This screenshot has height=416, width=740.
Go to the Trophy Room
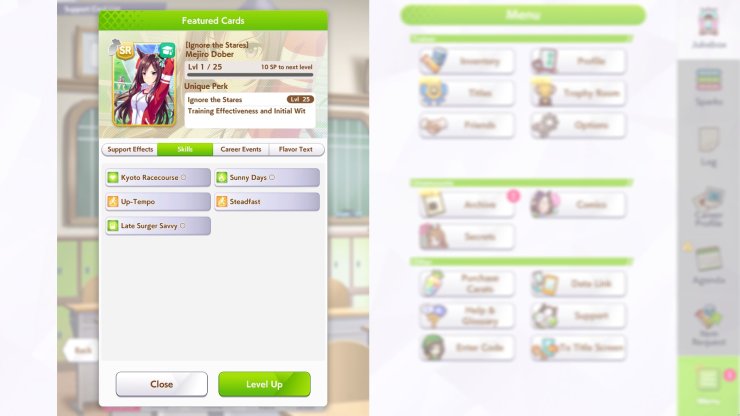[578, 94]
